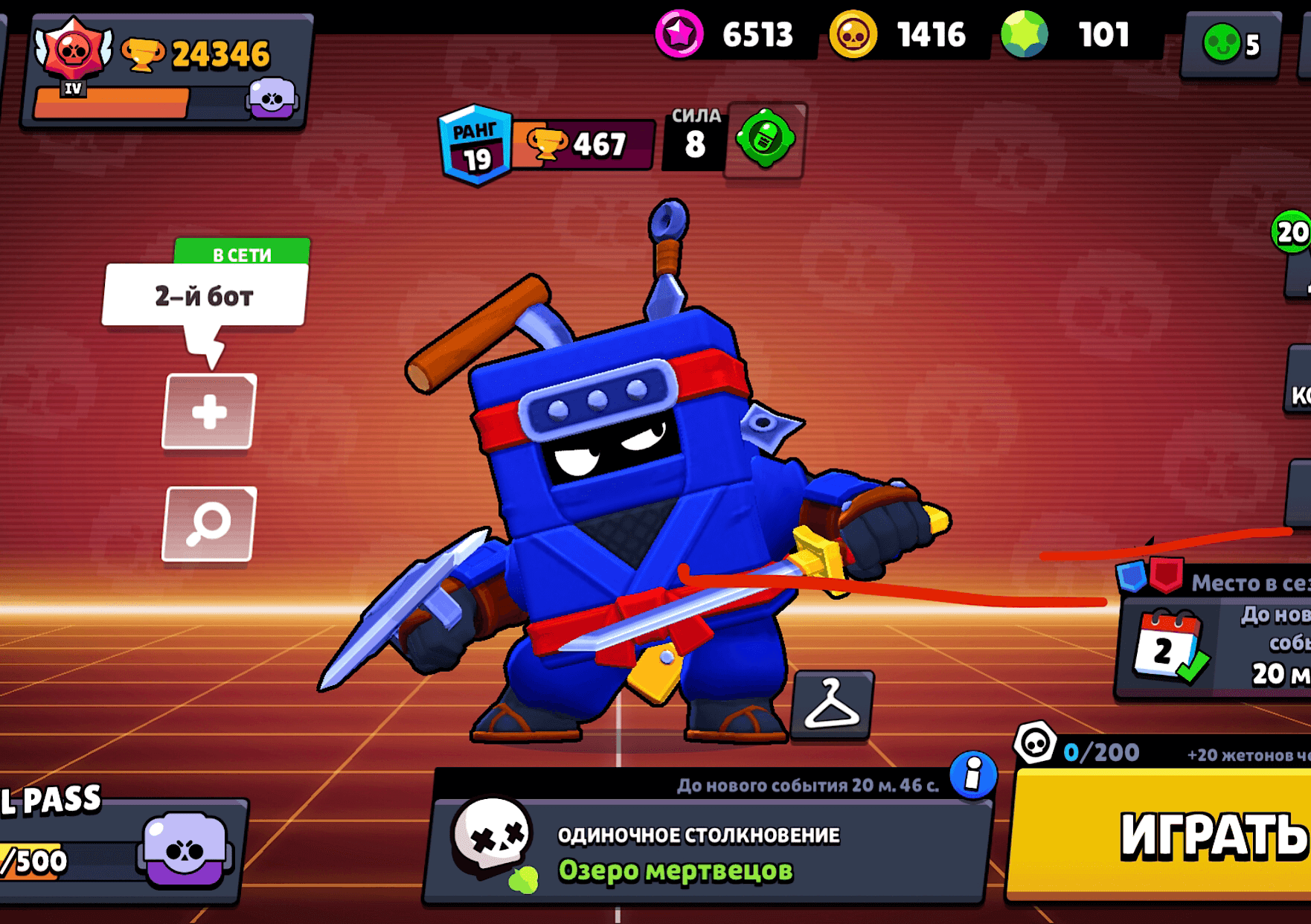This screenshot has height=924, width=1311.
Task: Open the СИЛА 8 power level panel
Action: 694,138
